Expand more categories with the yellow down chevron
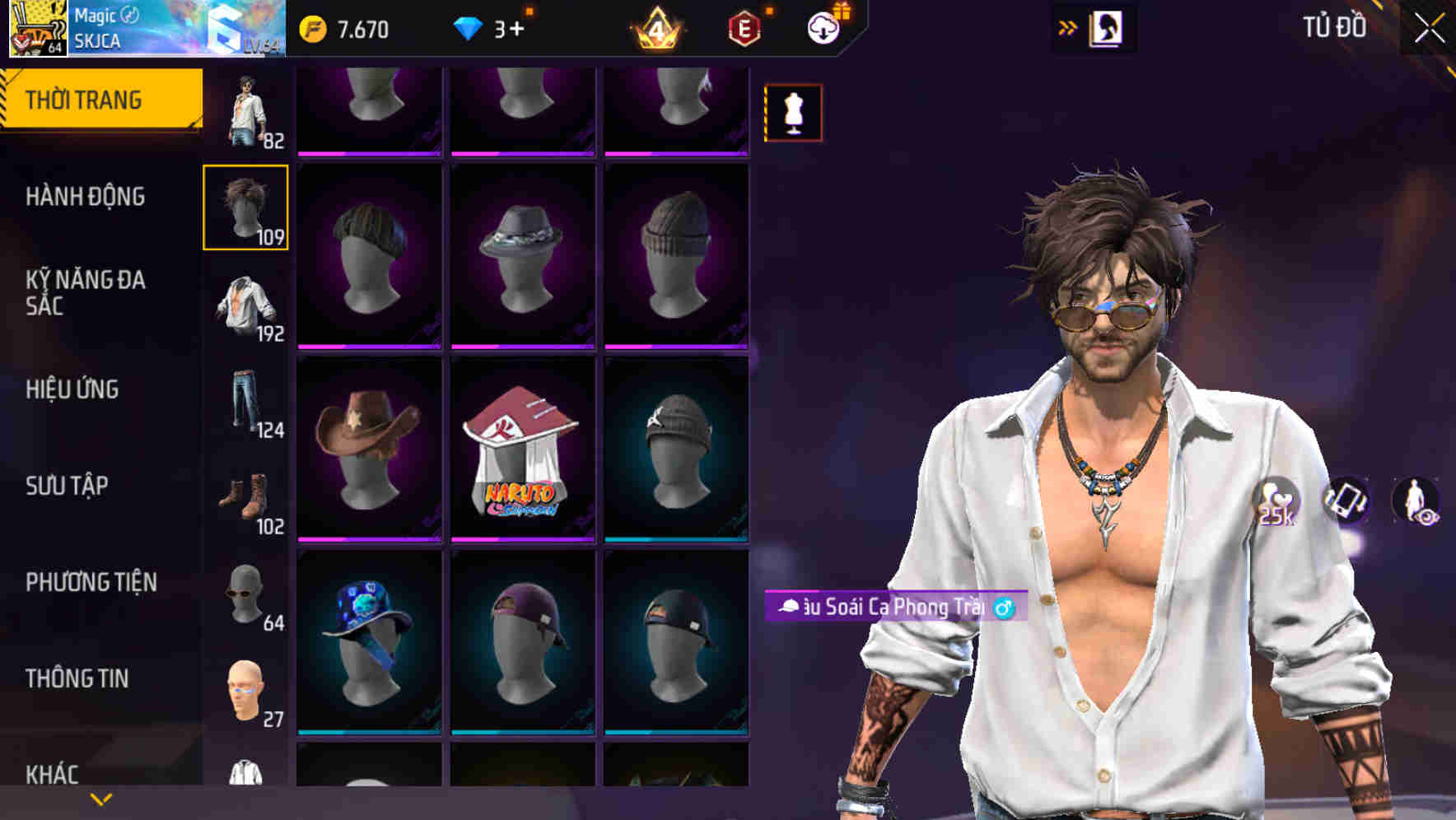The image size is (1456, 820). [99, 798]
